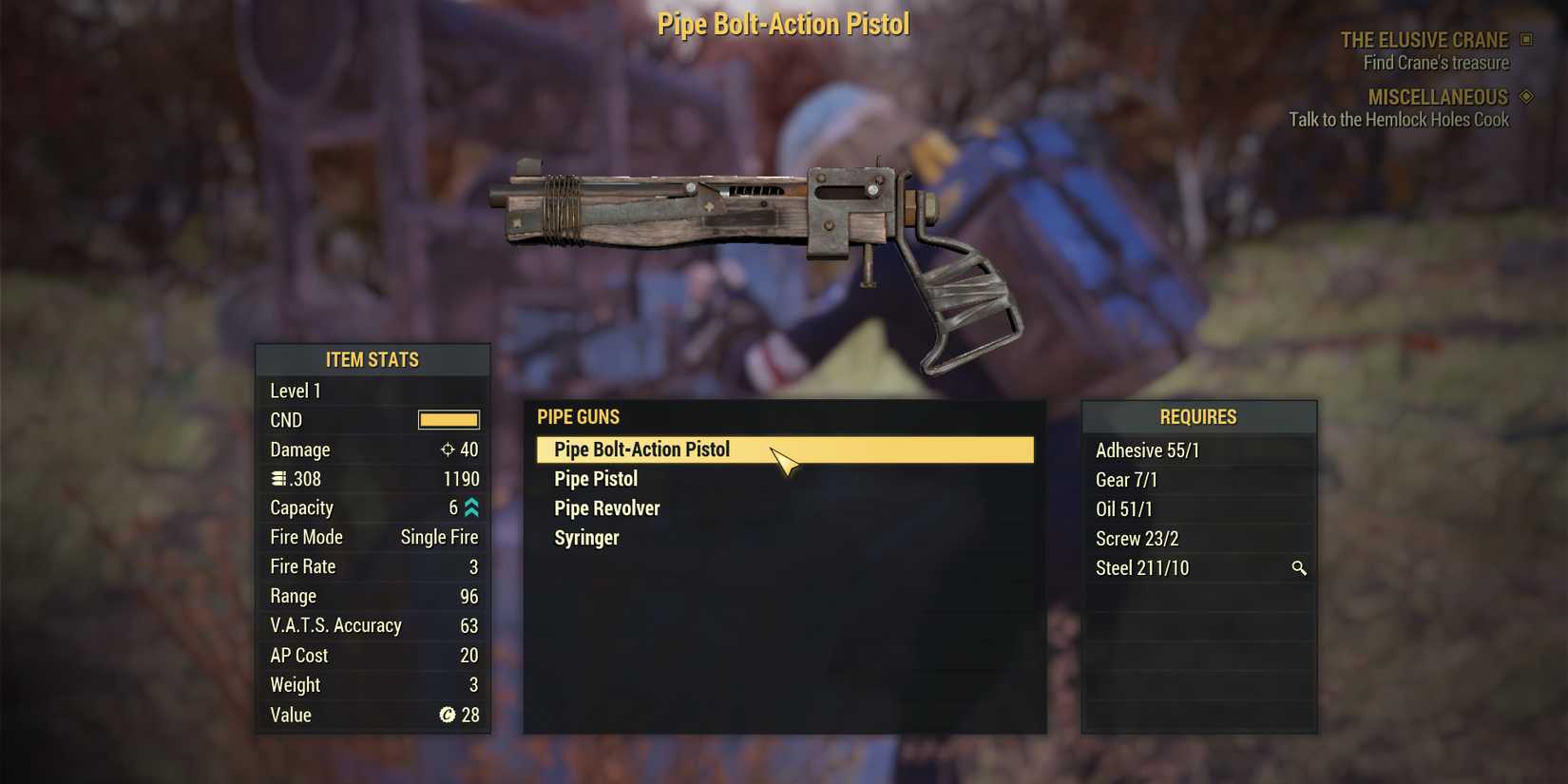Click the Find Crane's treasure quest text
Viewport: 1568px width, 784px height.
tap(1437, 62)
